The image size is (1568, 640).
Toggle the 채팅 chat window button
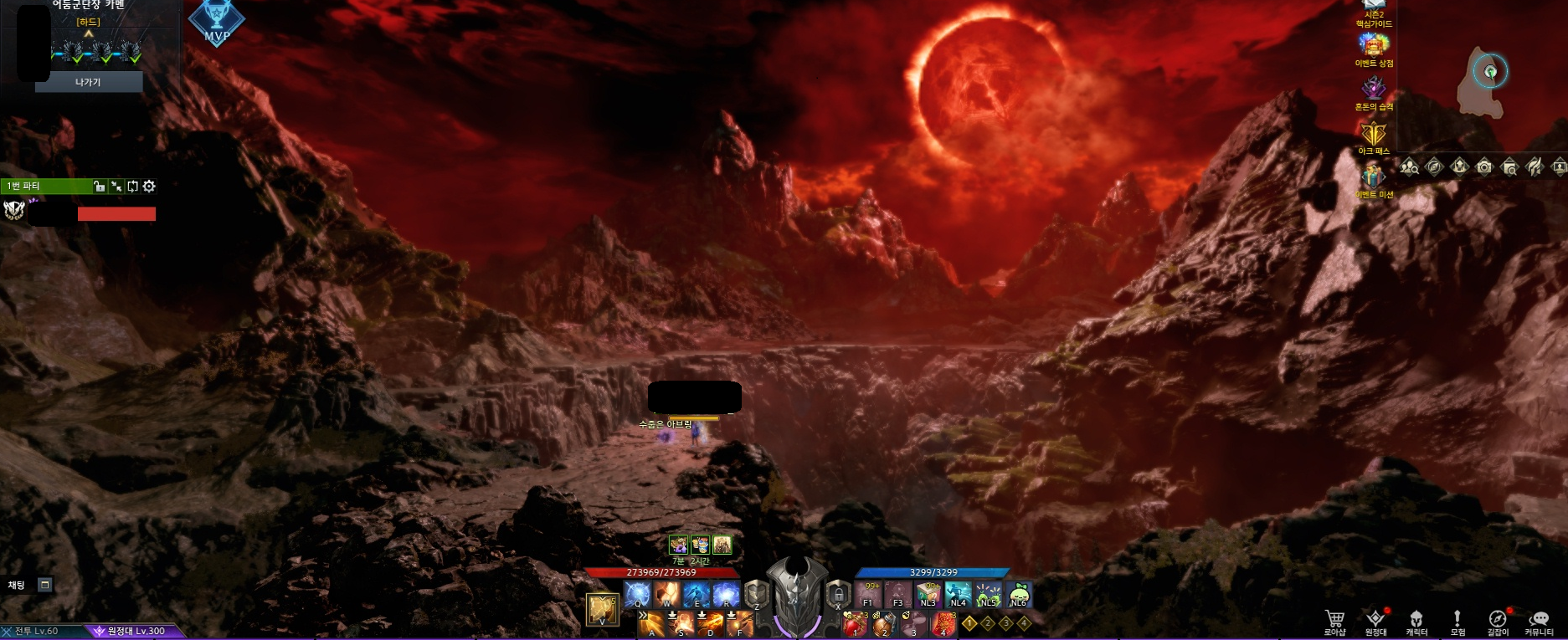(x=45, y=585)
